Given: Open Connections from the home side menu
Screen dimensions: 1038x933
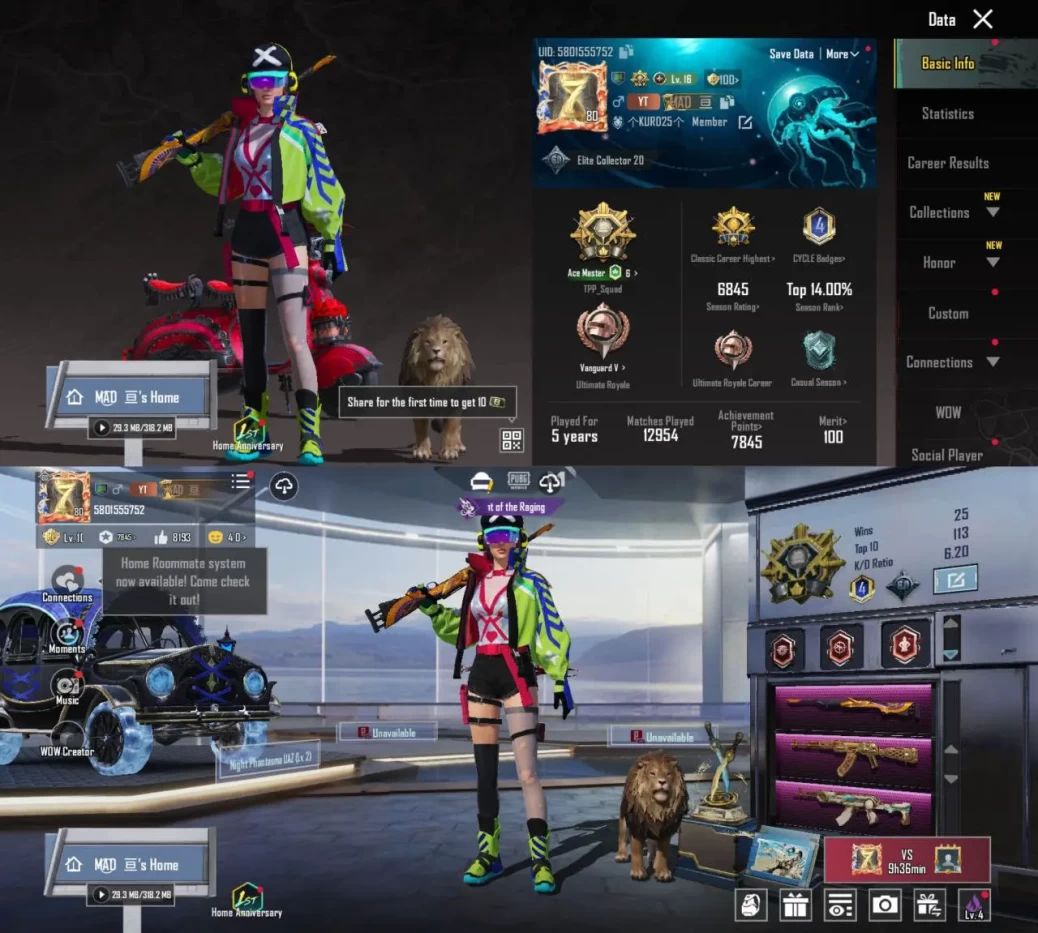Looking at the screenshot, I should coord(67,582).
